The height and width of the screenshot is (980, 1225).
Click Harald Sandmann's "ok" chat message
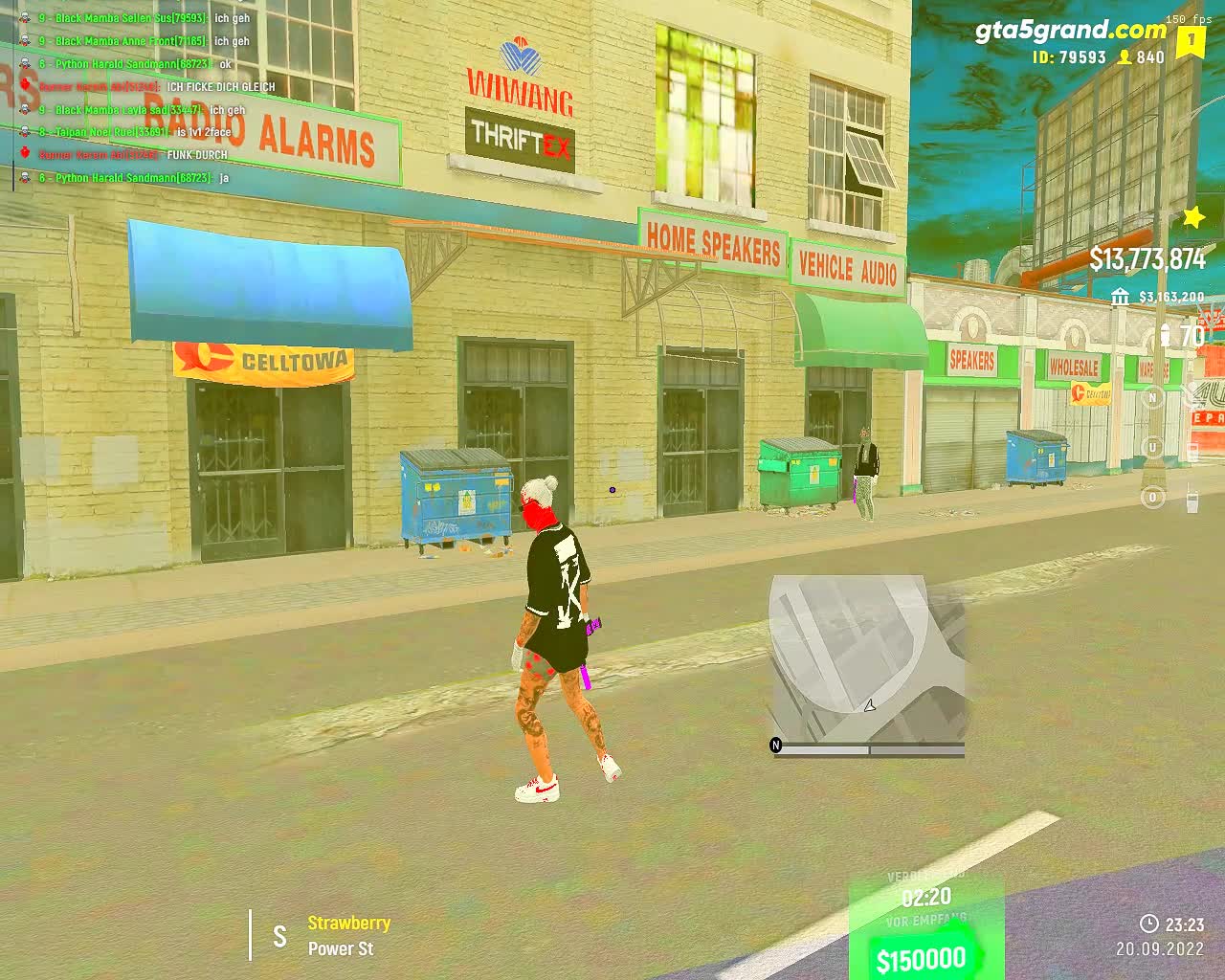[x=225, y=64]
